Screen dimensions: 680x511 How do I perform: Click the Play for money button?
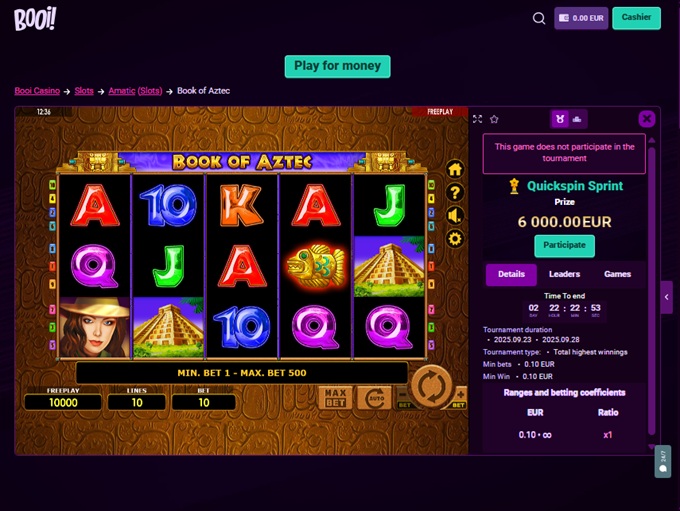337,66
